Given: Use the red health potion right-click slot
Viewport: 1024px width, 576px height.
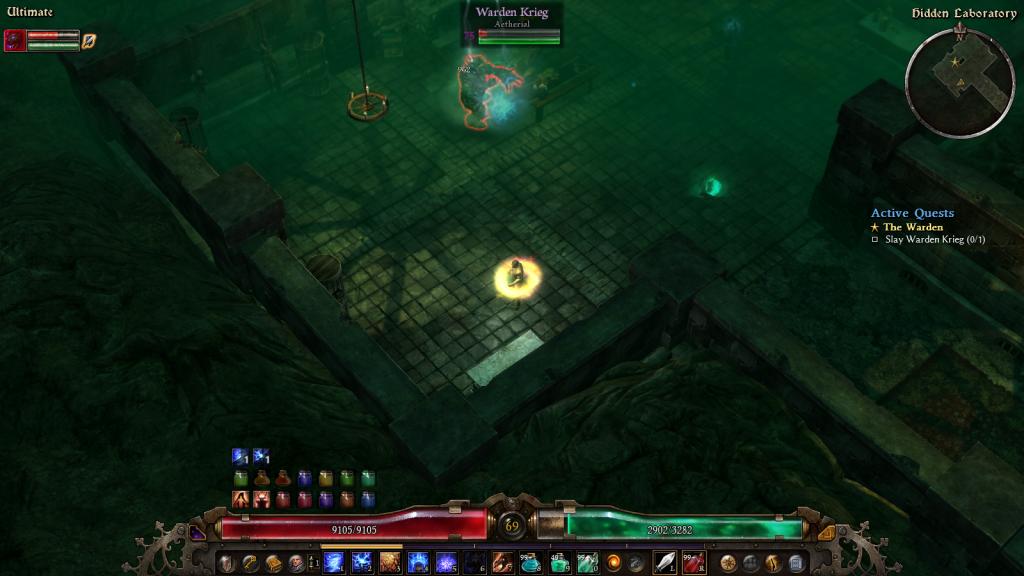Looking at the screenshot, I should 694,563.
